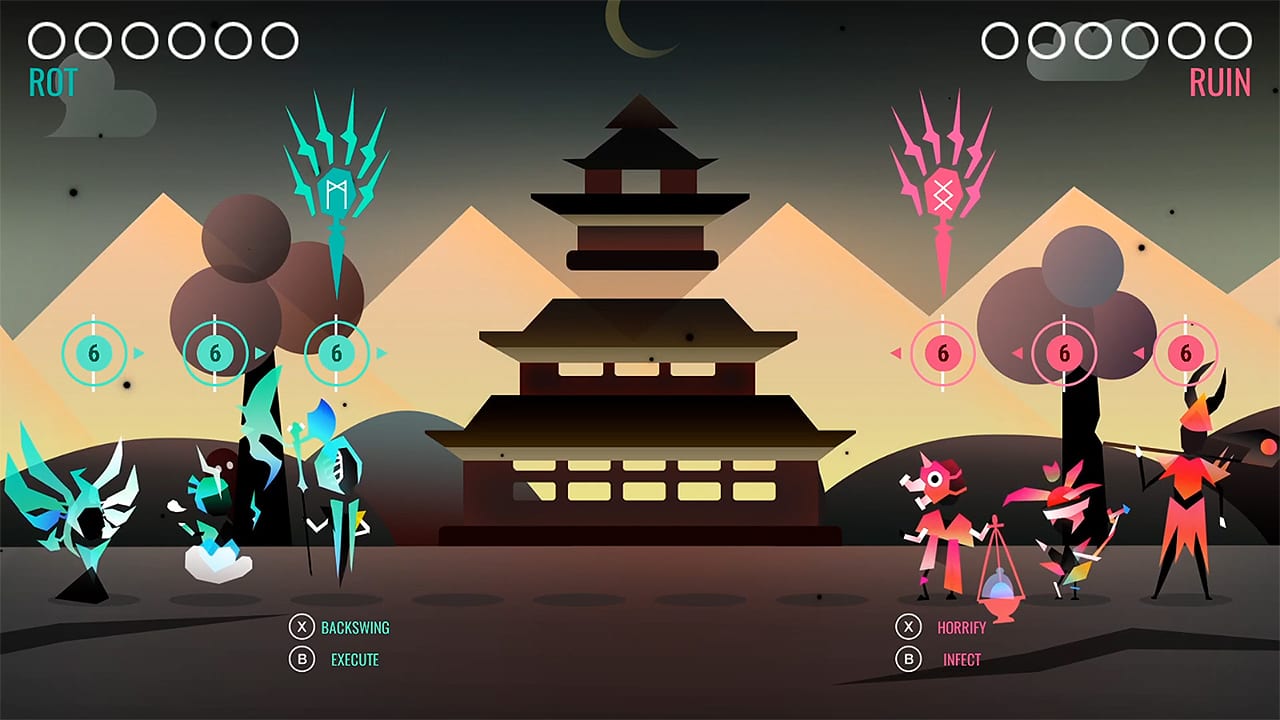Click the B button icon beside INFECT
The height and width of the screenshot is (720, 1280).
click(908, 659)
